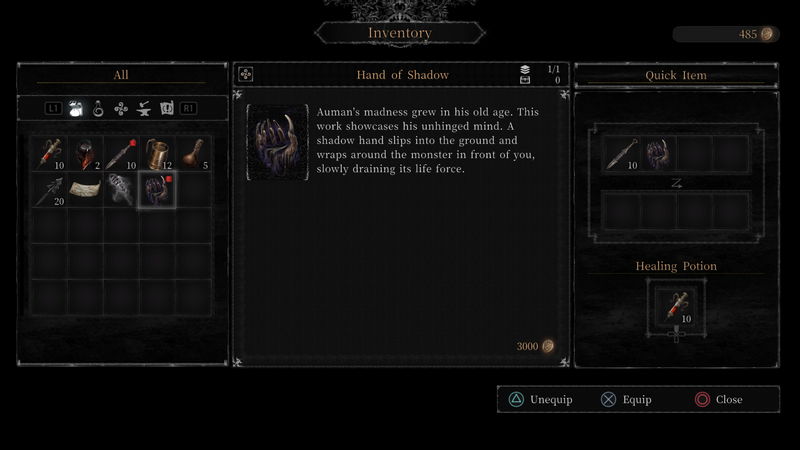Close the inventory screen

[x=719, y=400]
